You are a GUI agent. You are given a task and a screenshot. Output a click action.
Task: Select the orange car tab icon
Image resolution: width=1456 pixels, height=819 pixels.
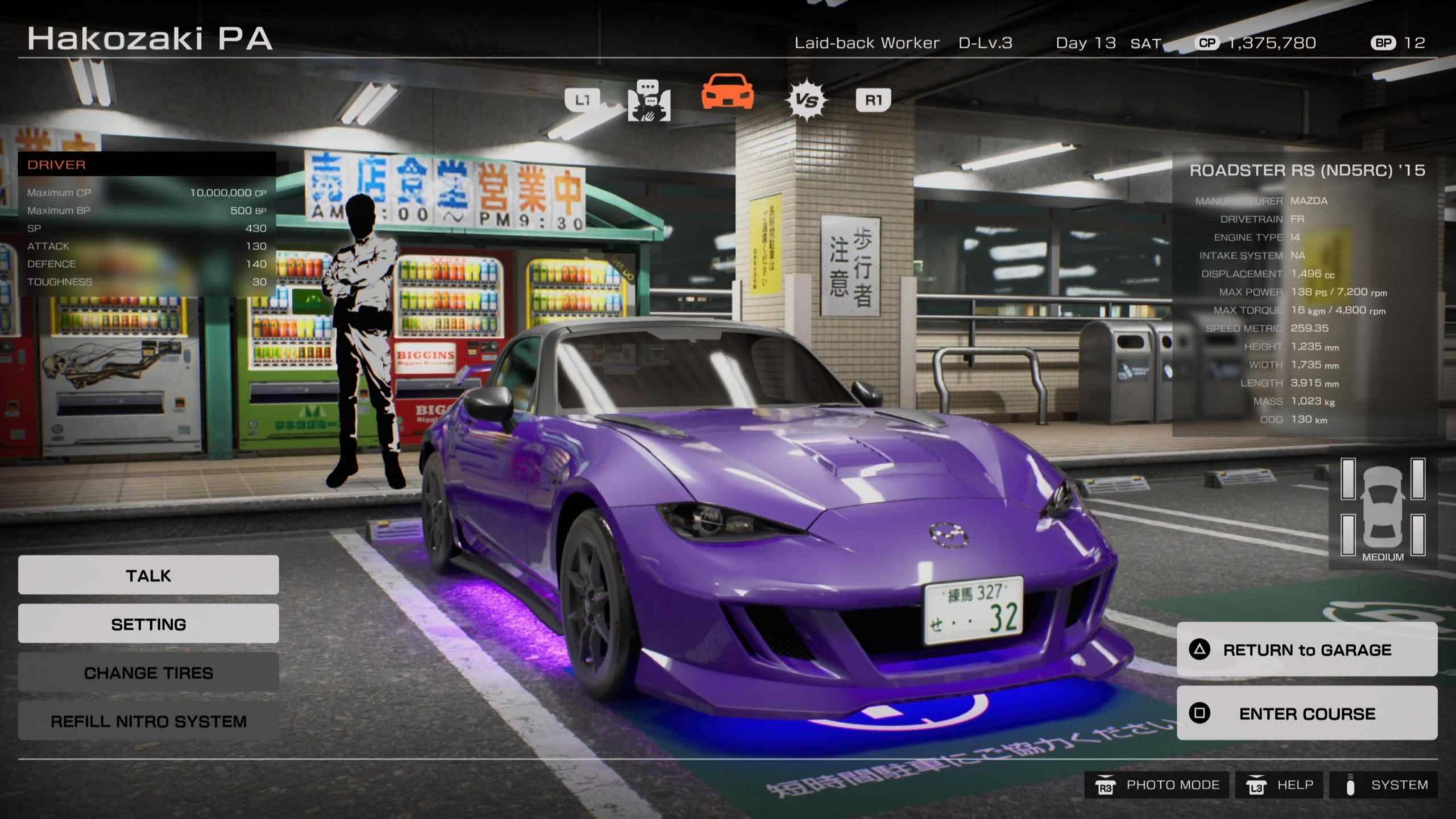point(727,92)
